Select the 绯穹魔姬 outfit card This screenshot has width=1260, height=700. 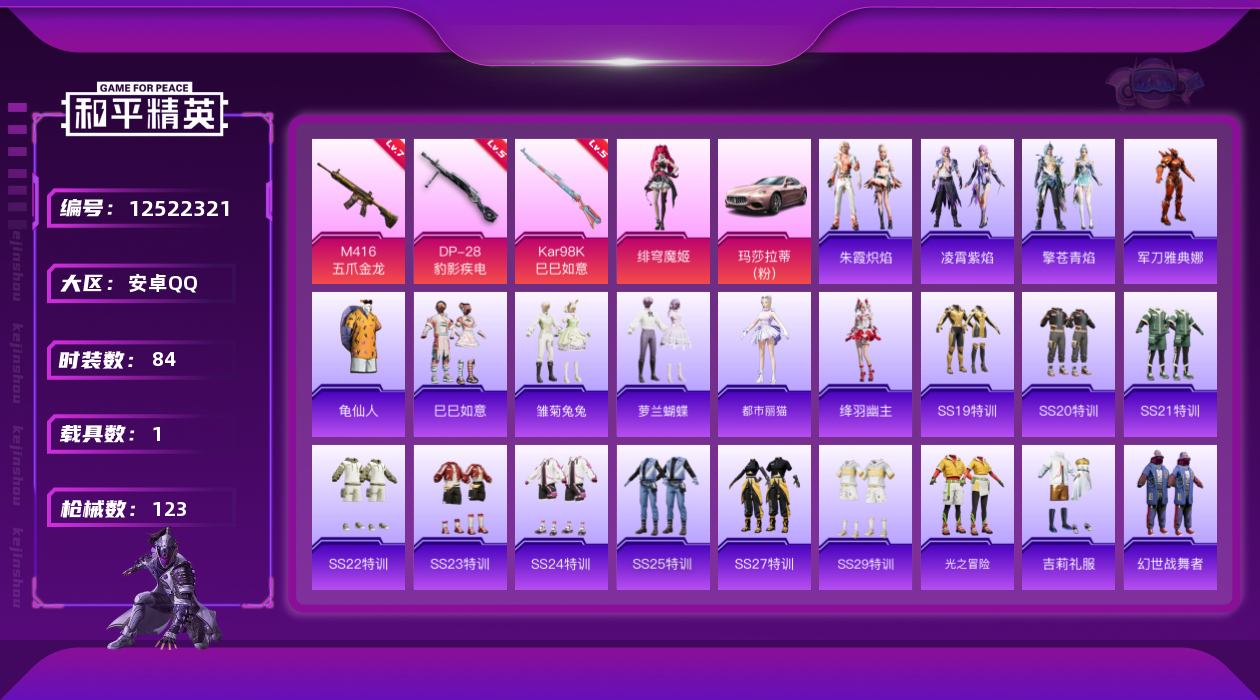coord(663,211)
